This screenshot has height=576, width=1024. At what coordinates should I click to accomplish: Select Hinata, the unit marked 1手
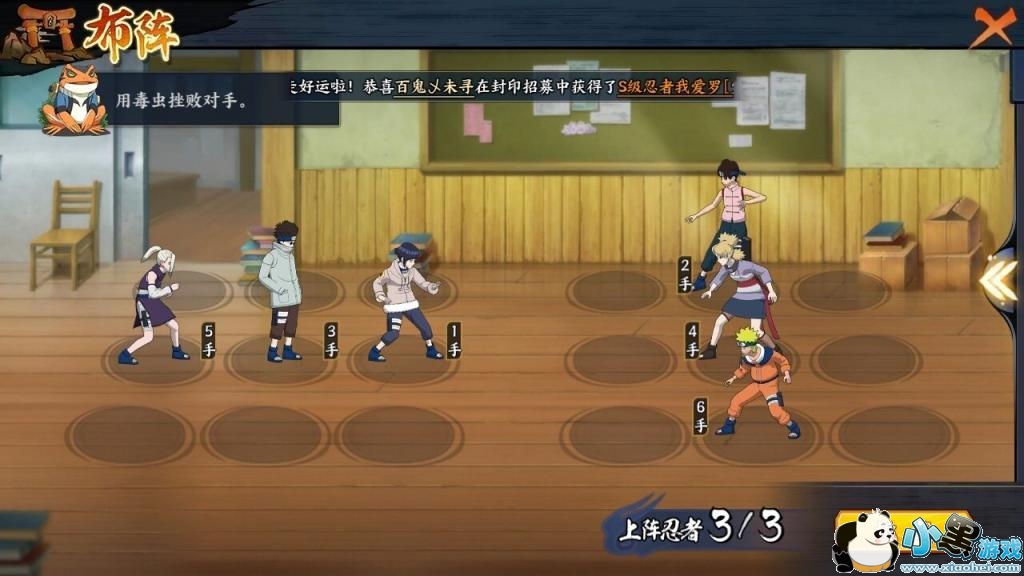pyautogui.click(x=406, y=300)
